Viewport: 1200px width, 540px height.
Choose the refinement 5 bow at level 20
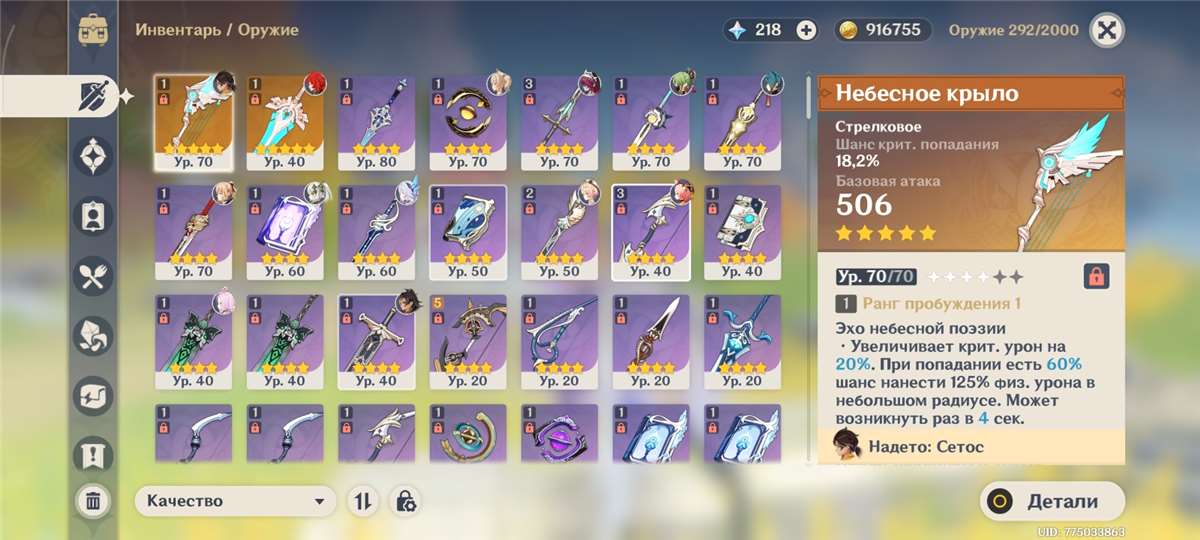coord(468,340)
